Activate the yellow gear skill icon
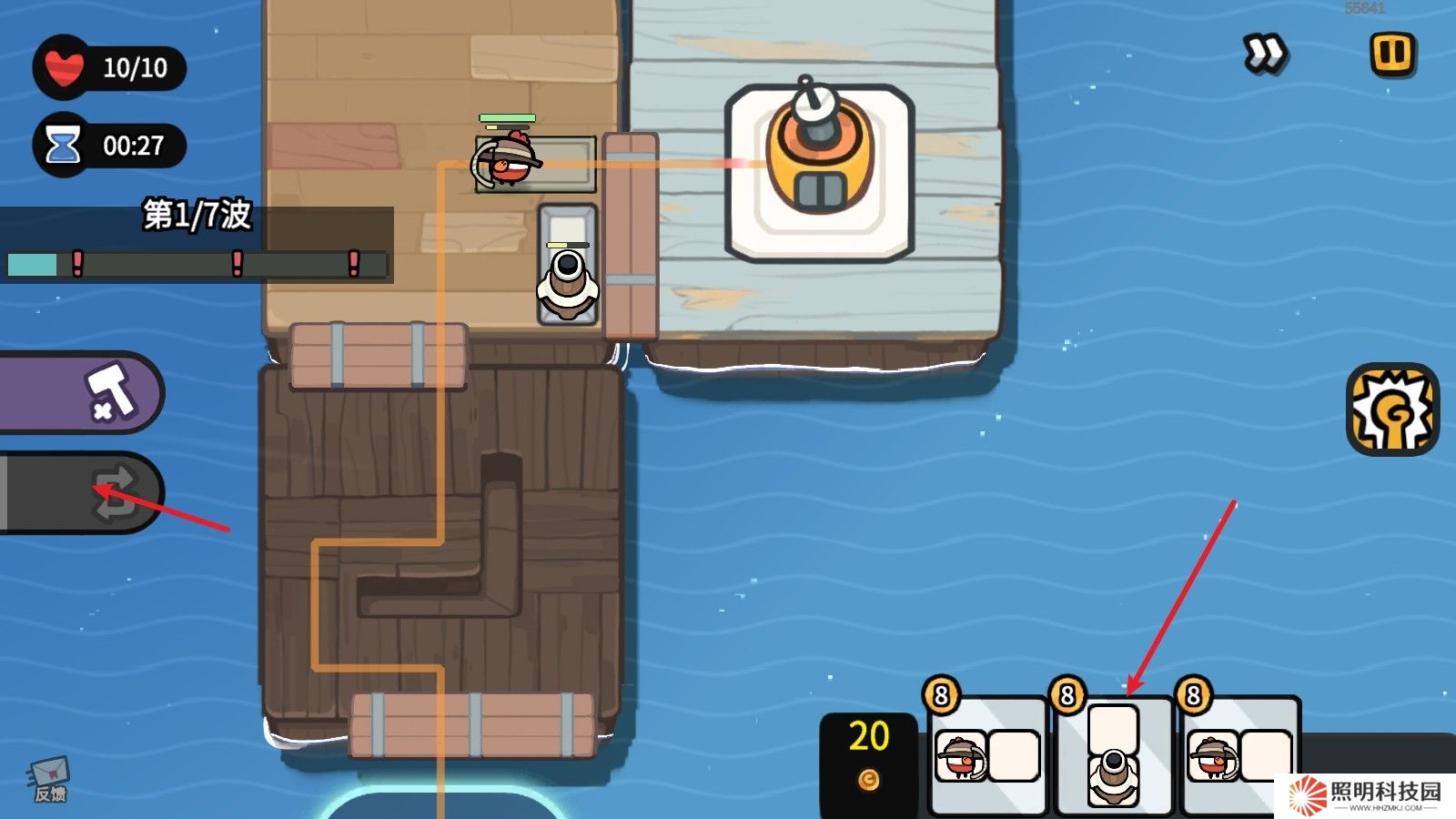This screenshot has width=1456, height=819. coord(1392,409)
